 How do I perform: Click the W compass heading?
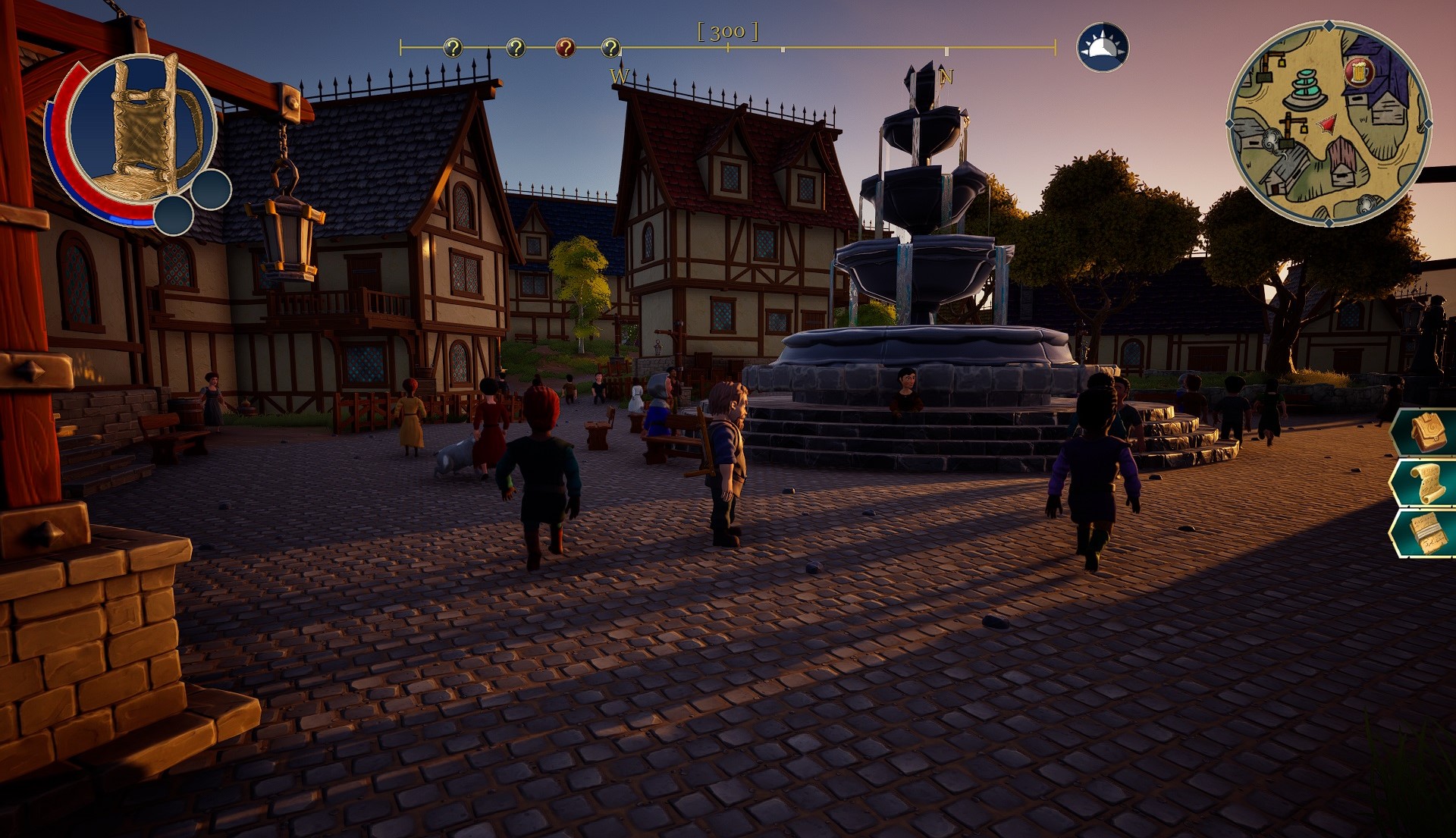[x=619, y=75]
